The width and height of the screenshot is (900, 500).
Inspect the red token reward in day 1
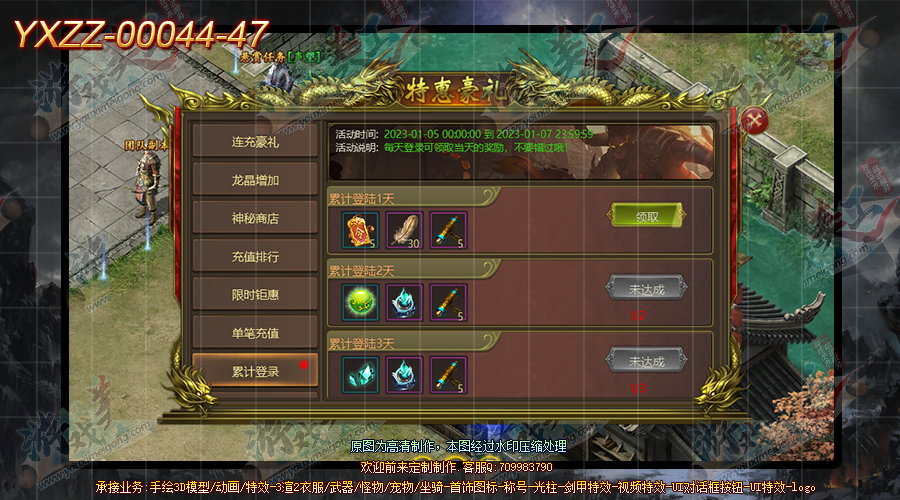[x=358, y=229]
